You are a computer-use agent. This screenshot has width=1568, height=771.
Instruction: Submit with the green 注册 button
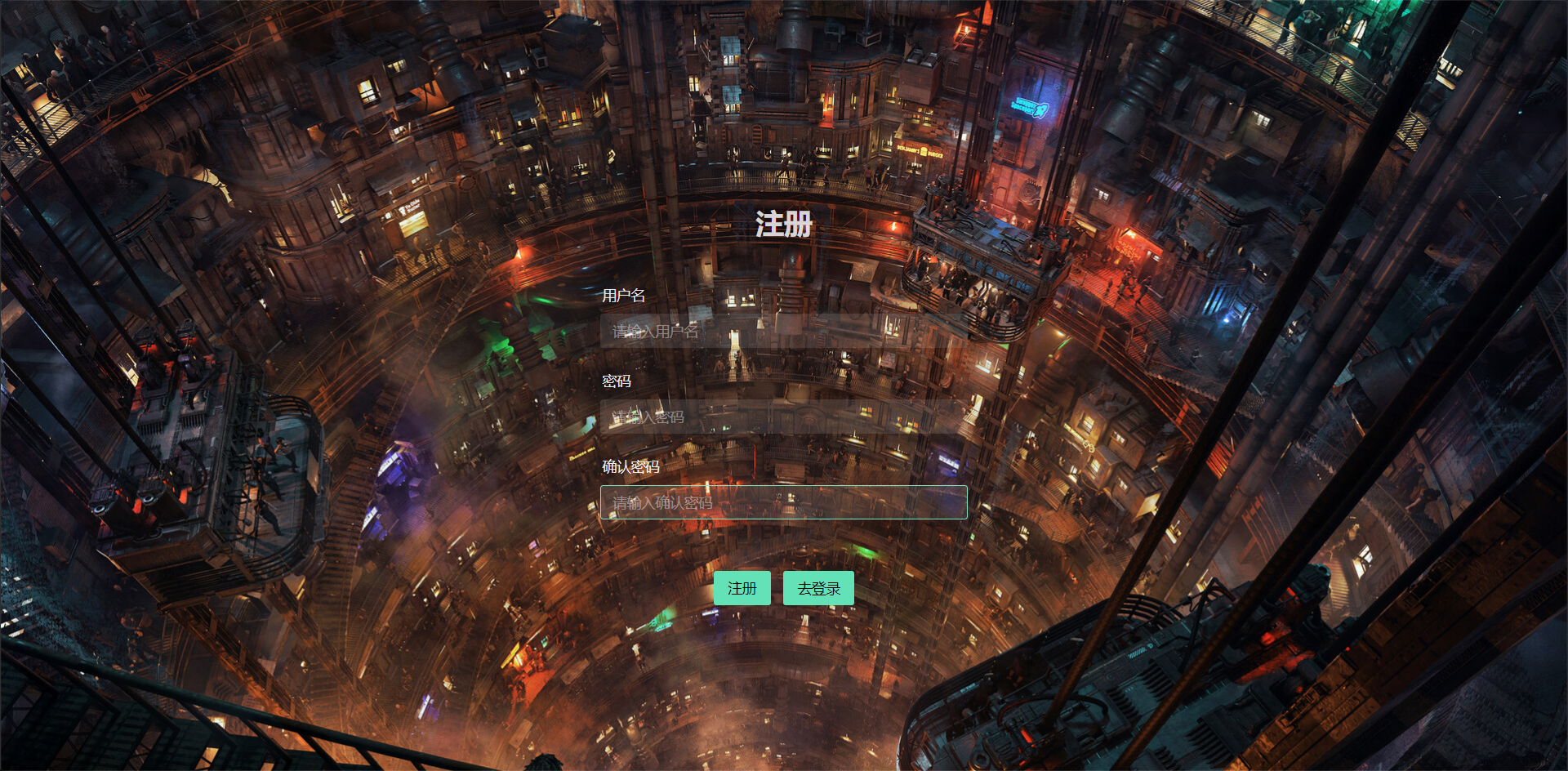(x=742, y=588)
